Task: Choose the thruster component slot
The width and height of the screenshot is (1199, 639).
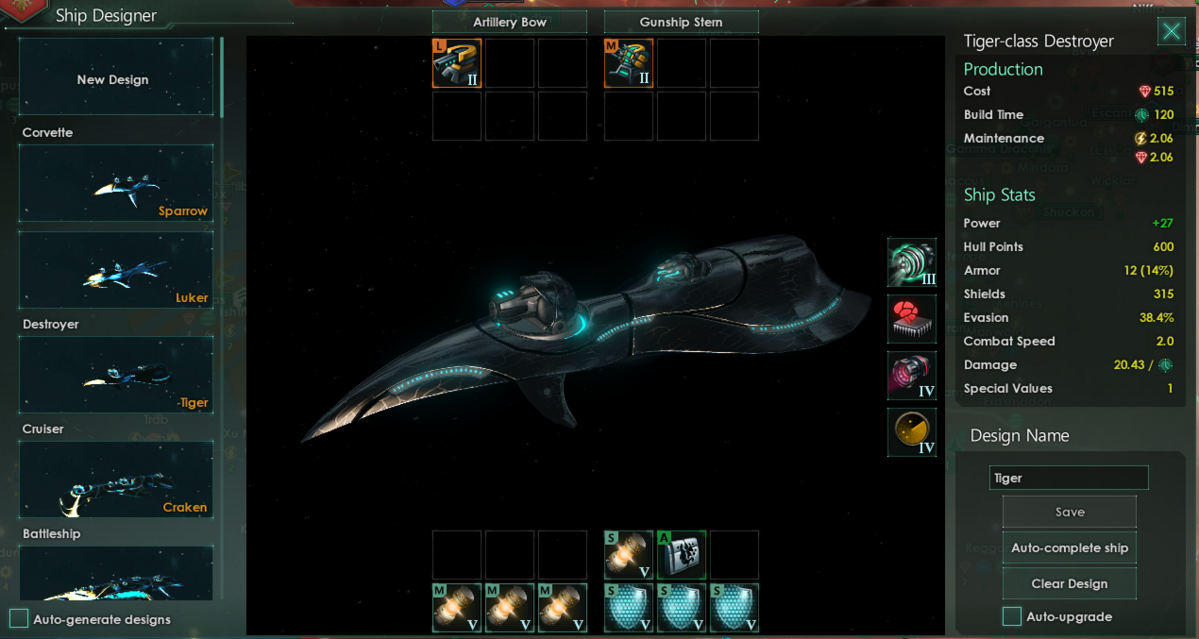Action: [x=911, y=376]
